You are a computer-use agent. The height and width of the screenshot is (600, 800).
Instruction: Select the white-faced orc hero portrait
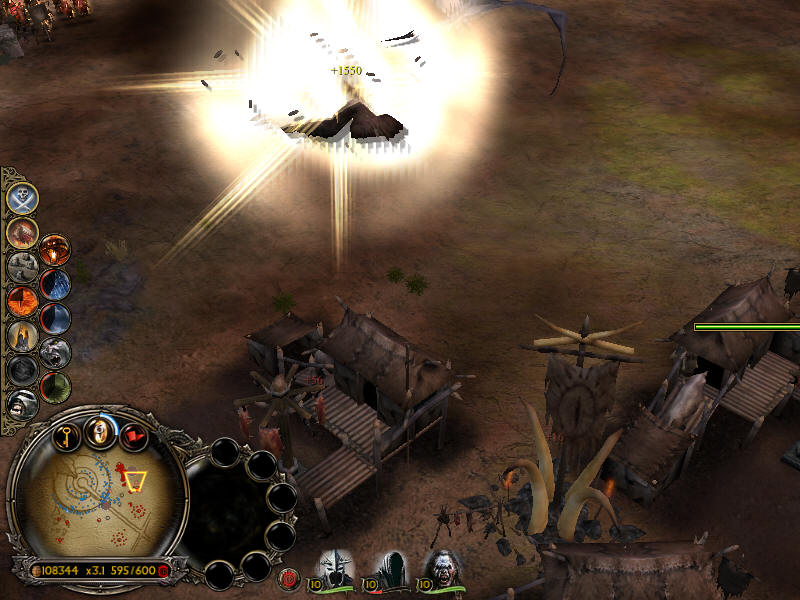pos(441,567)
